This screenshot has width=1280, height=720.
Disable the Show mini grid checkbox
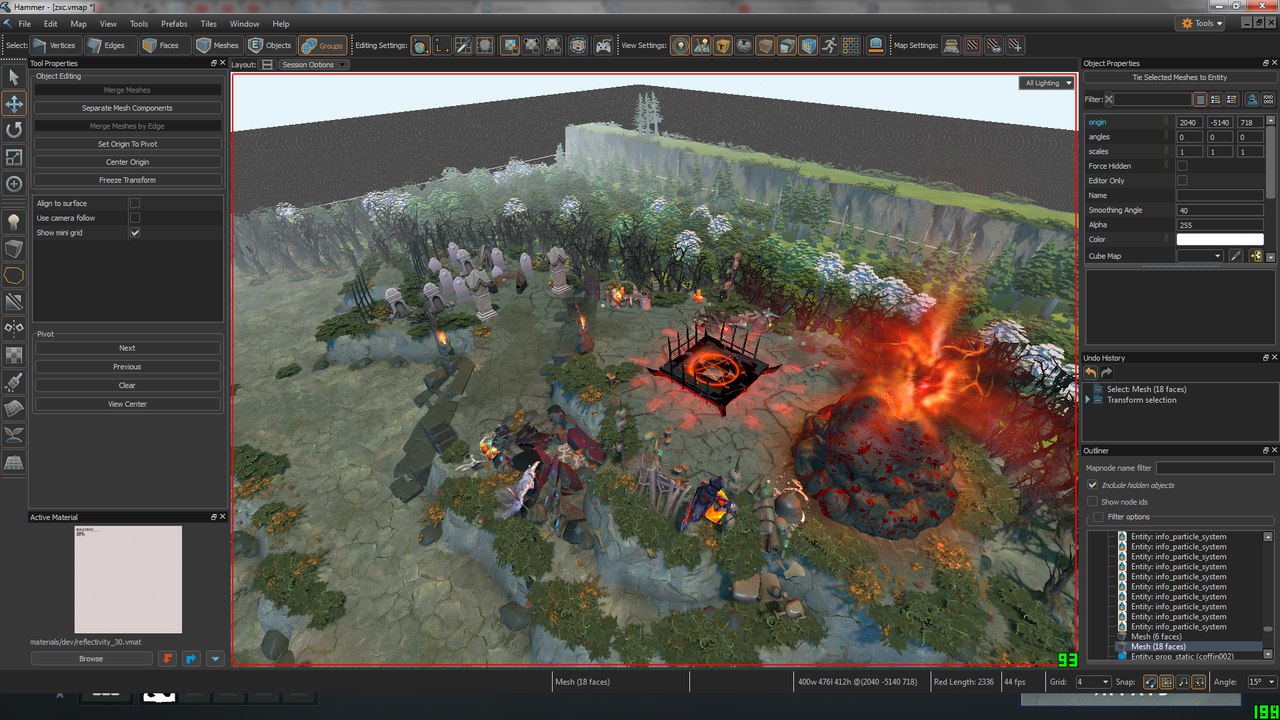pos(135,232)
